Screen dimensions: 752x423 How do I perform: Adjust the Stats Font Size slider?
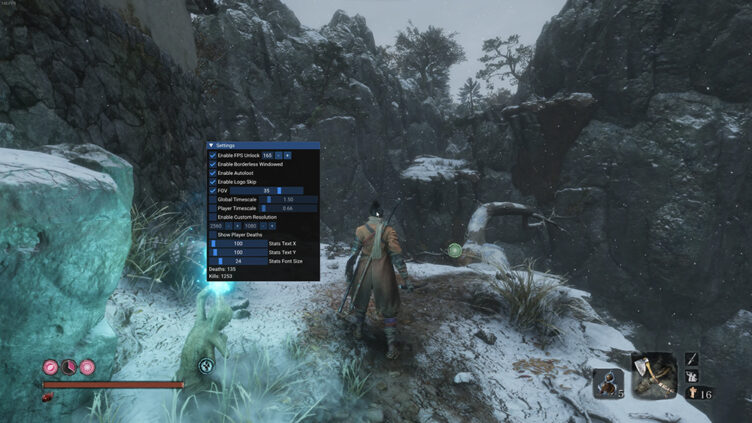click(x=237, y=261)
